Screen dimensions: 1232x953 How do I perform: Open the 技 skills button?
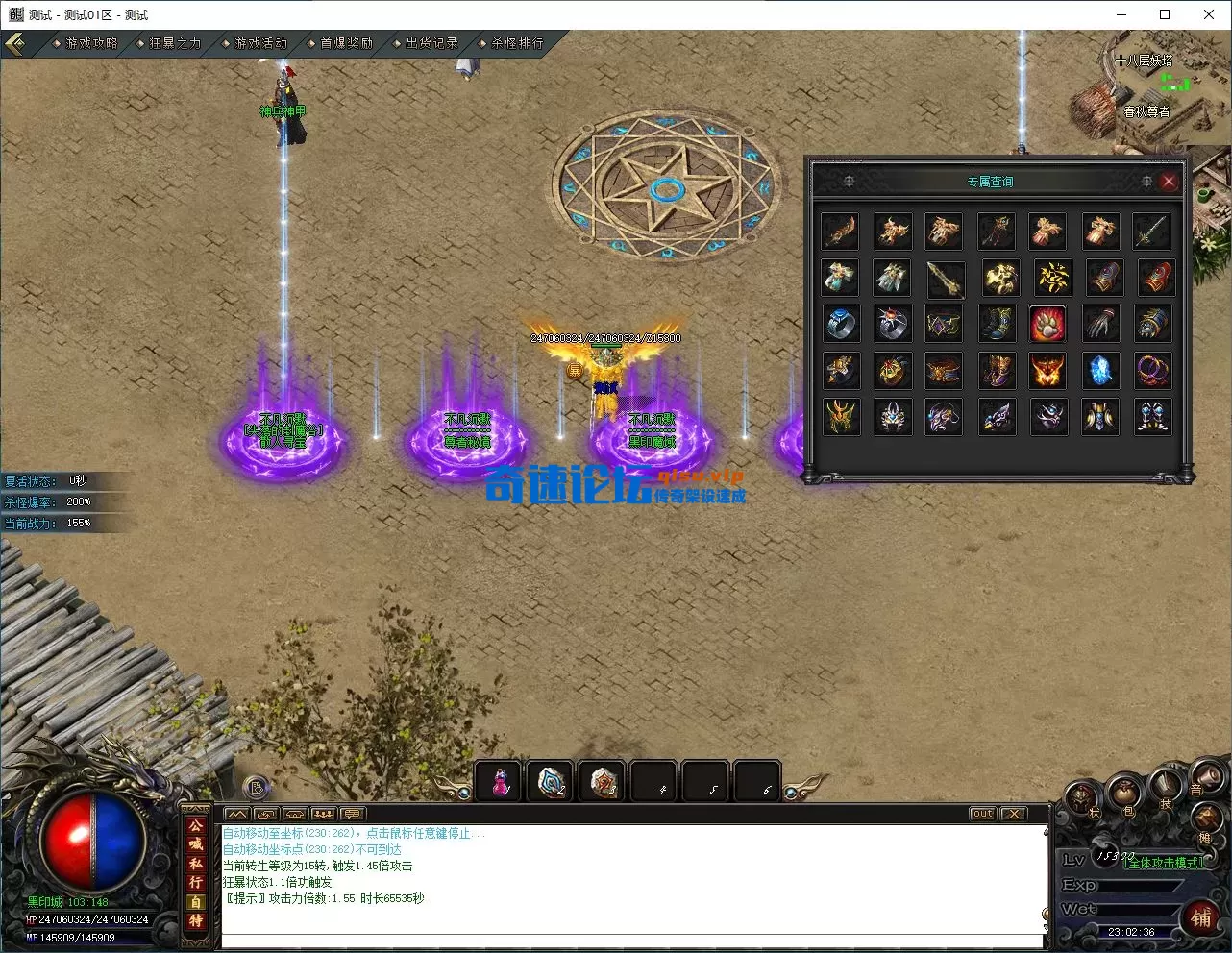(x=1166, y=788)
